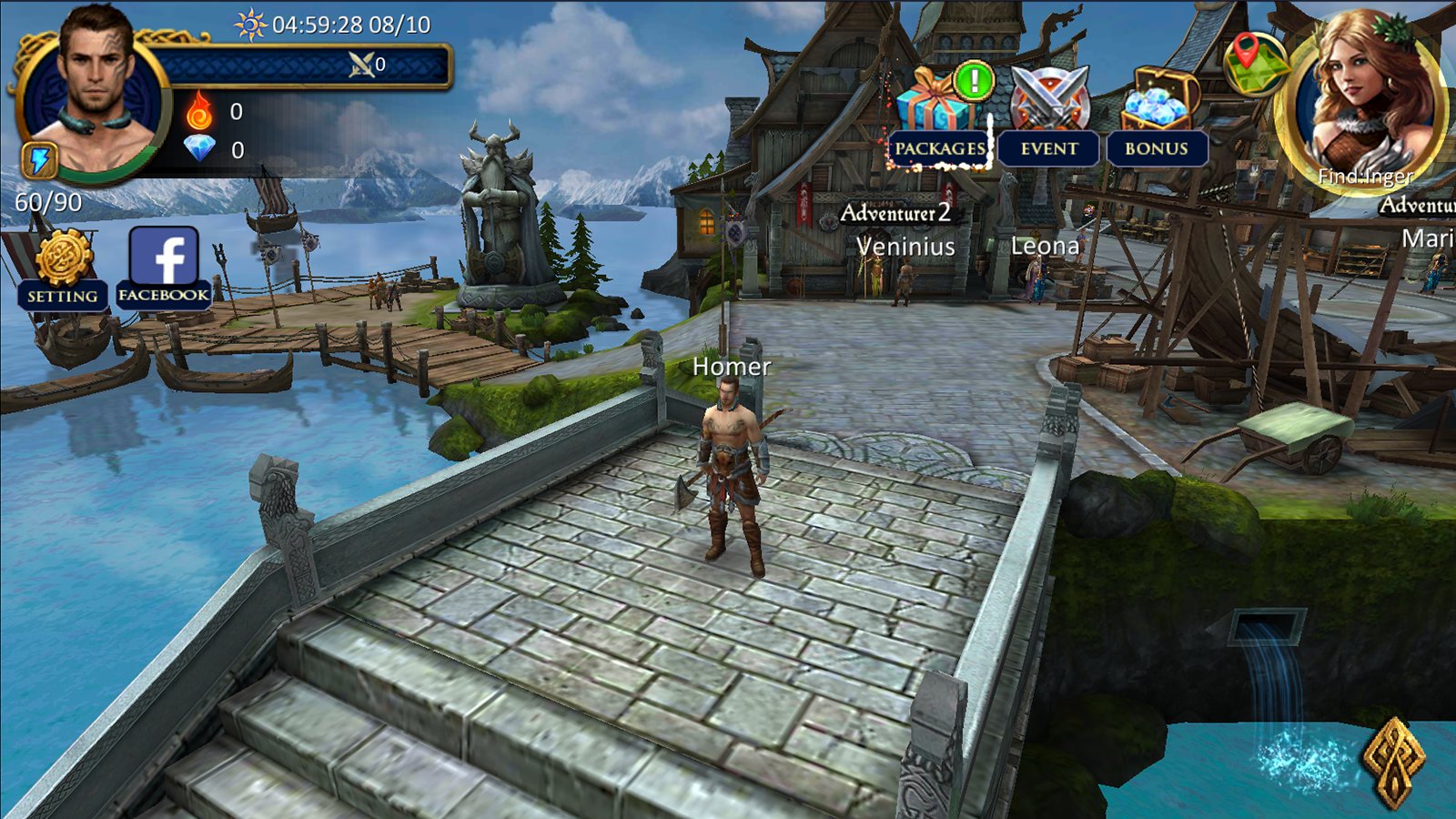Open the Packages gift shop

[940, 118]
